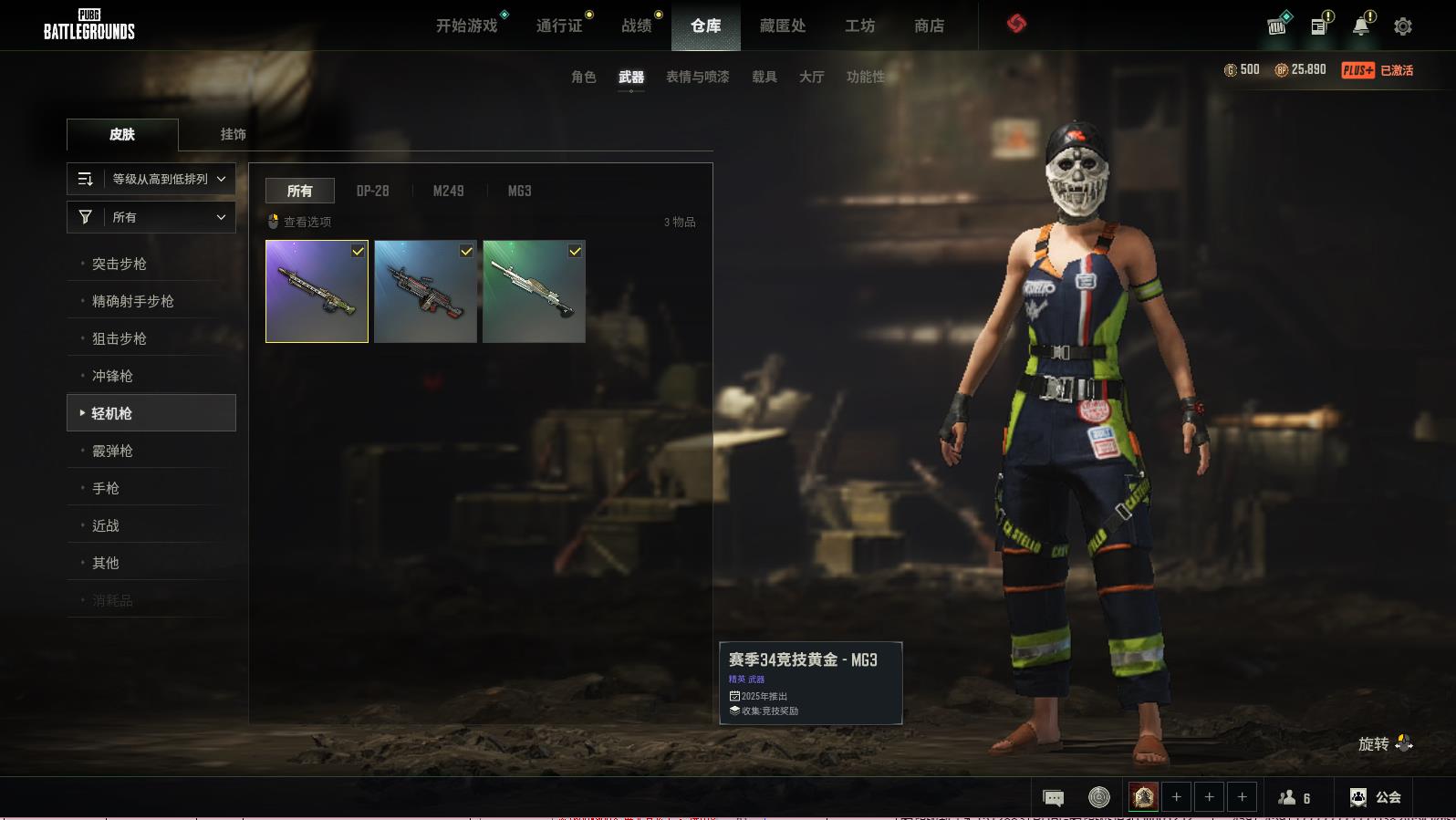The height and width of the screenshot is (820, 1456).
Task: Choose the 突击步枪 assault rifle category
Action: (x=120, y=264)
